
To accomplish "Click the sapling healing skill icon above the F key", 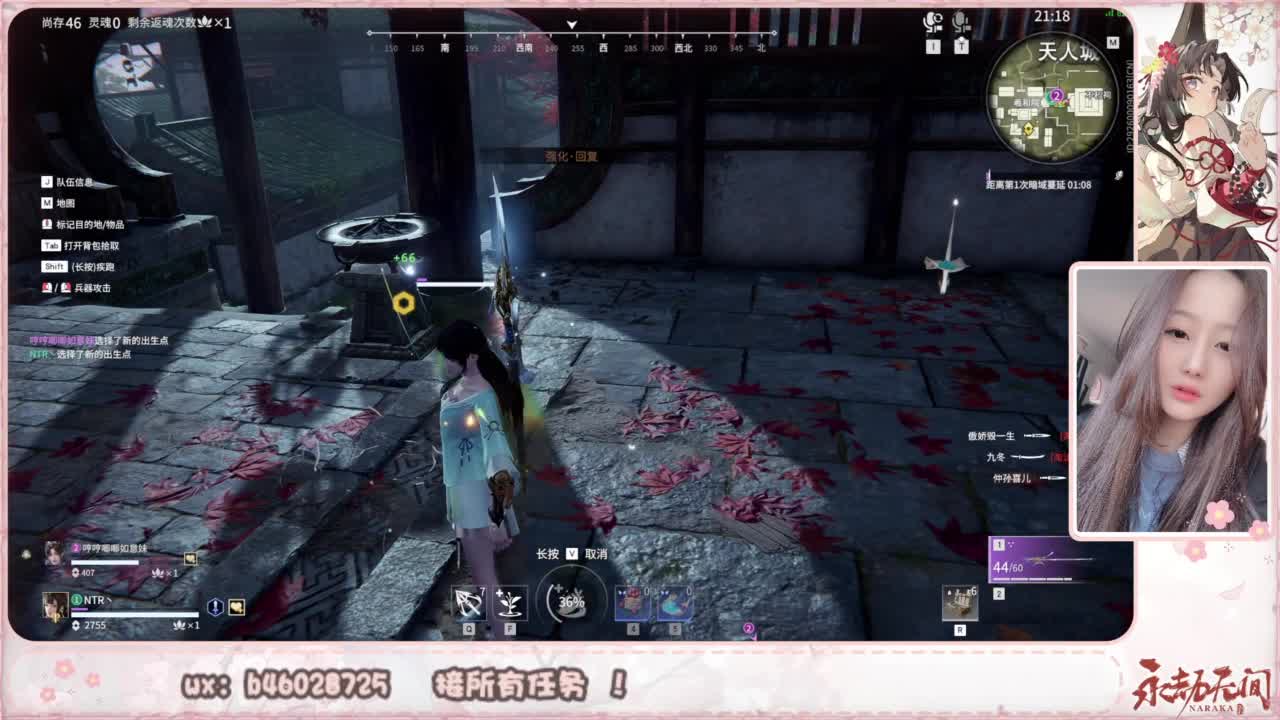I will click(x=509, y=601).
